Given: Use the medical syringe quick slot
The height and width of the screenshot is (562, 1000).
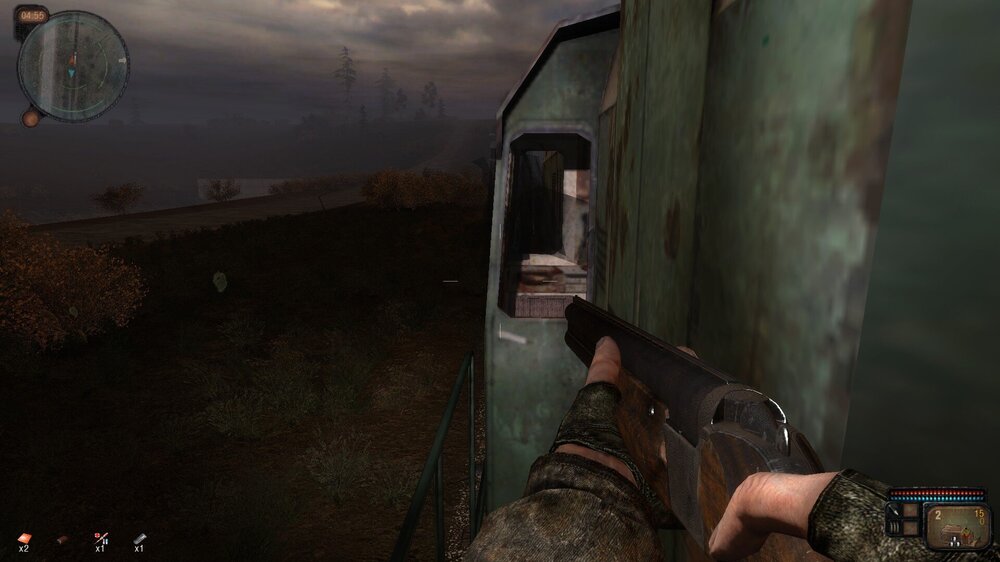Looking at the screenshot, I should coord(101,538).
